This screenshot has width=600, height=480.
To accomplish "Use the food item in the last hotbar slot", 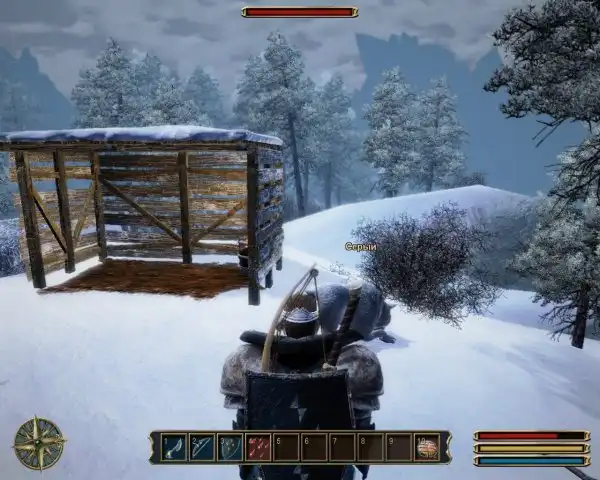I will point(428,447).
